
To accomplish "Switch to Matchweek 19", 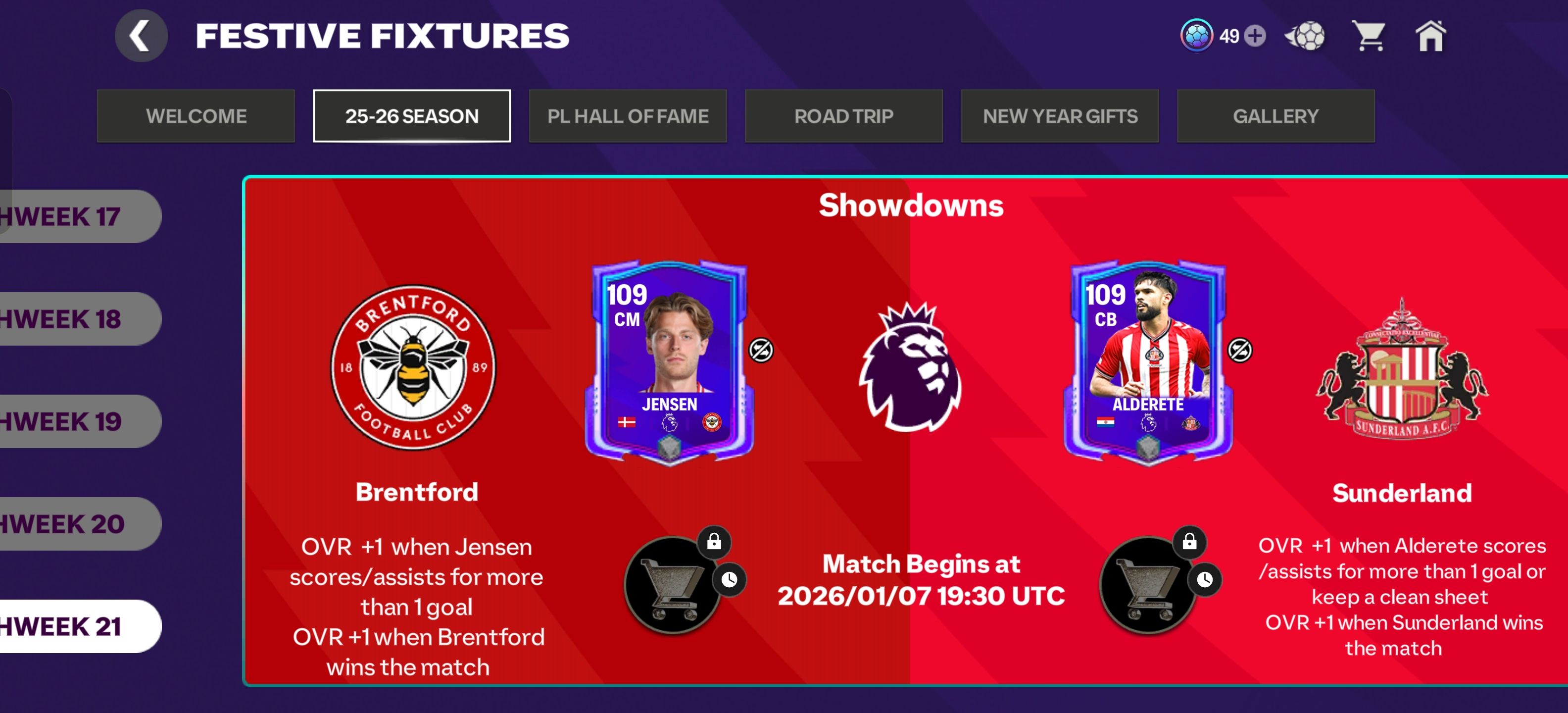I will click(x=73, y=421).
